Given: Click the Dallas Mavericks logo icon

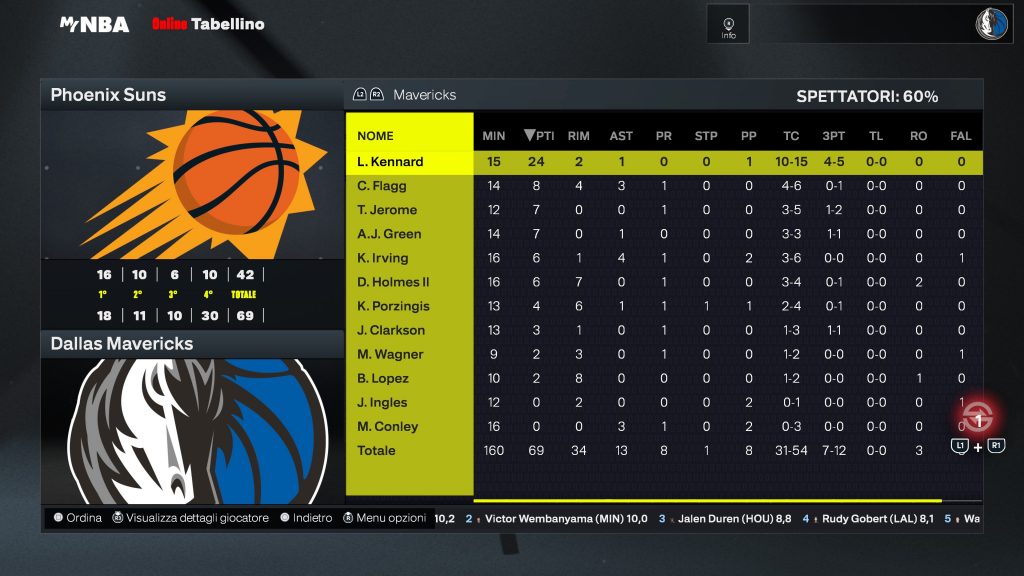Looking at the screenshot, I should [x=993, y=24].
